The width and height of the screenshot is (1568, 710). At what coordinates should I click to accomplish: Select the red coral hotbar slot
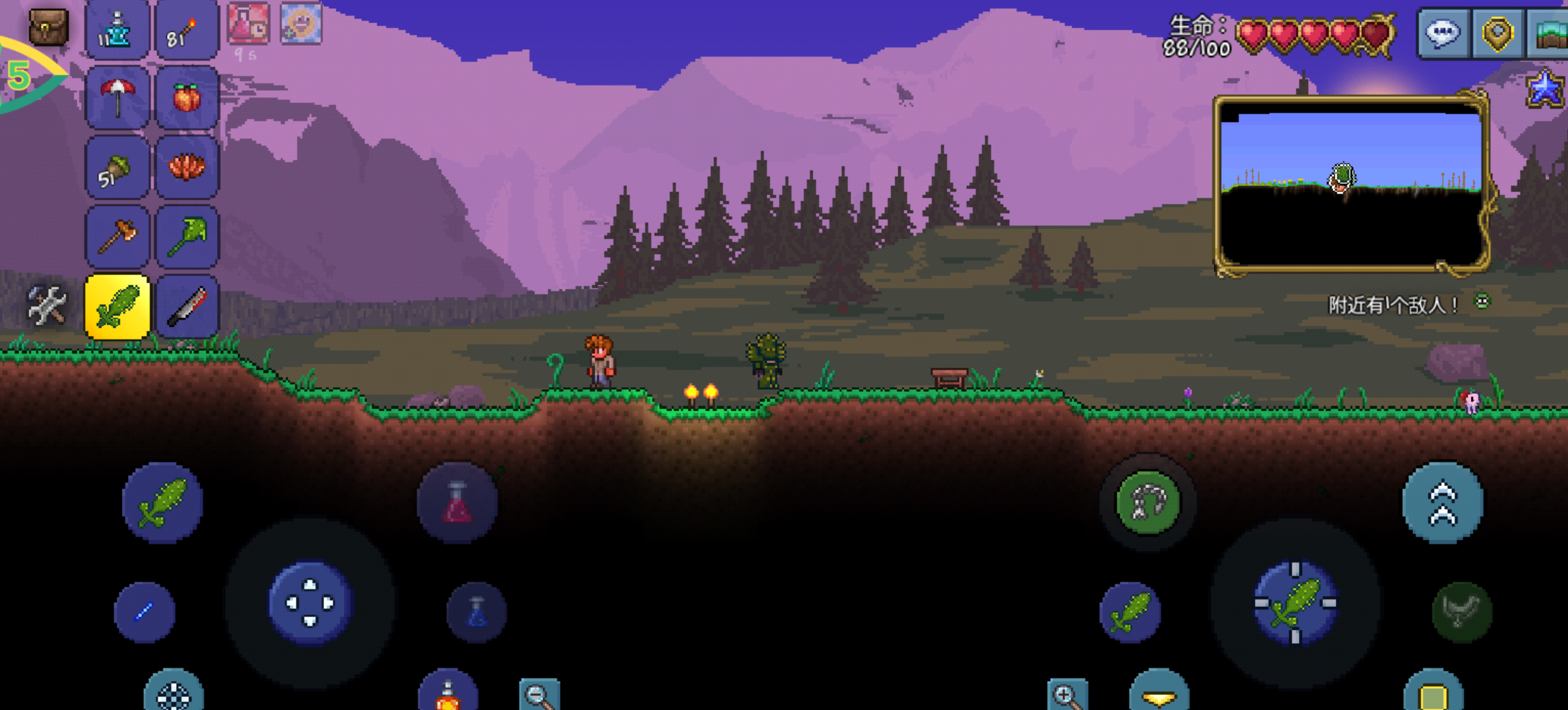click(x=186, y=168)
